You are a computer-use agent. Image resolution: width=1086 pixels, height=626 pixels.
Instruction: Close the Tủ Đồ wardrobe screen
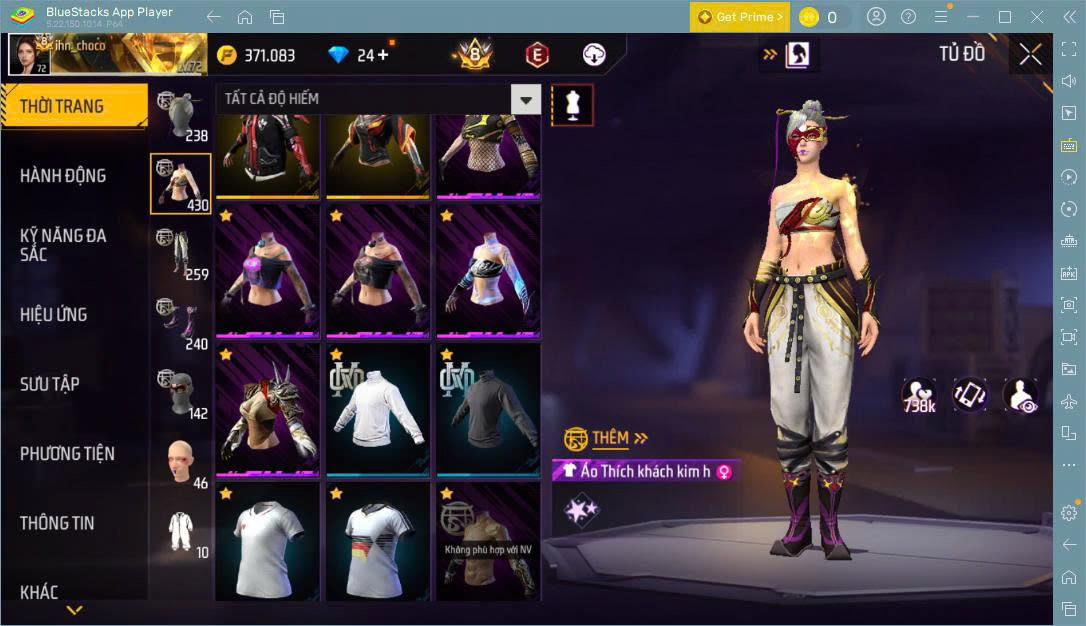(x=1030, y=54)
